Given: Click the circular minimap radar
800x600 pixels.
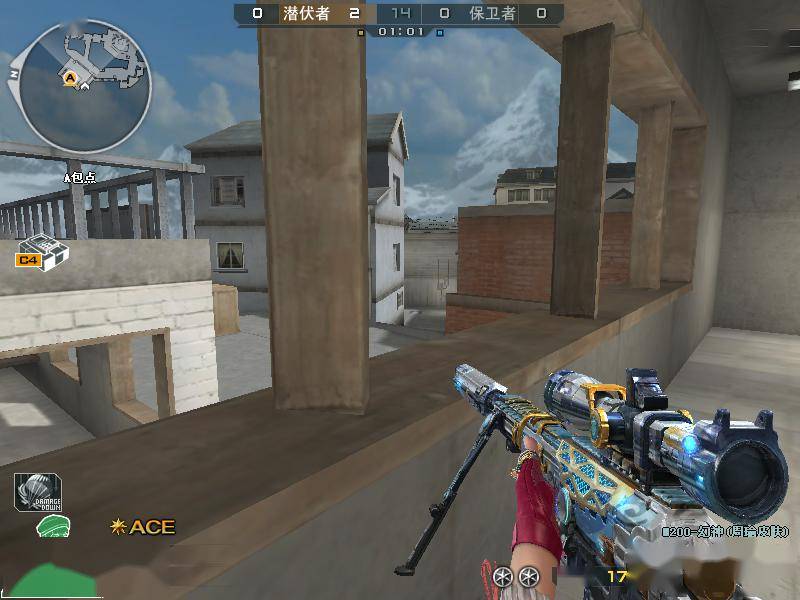Looking at the screenshot, I should (x=85, y=87).
